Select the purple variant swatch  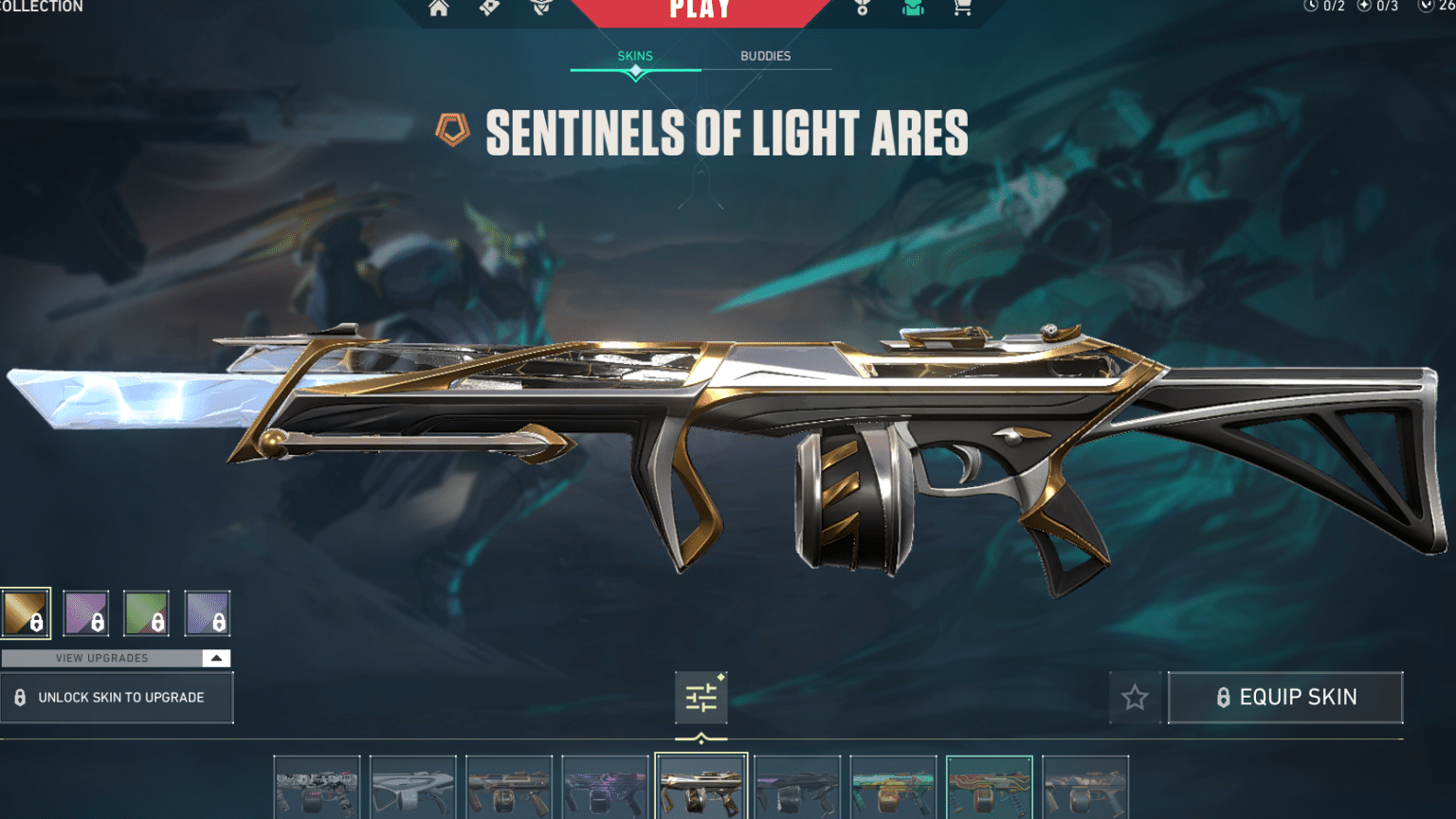[x=85, y=612]
